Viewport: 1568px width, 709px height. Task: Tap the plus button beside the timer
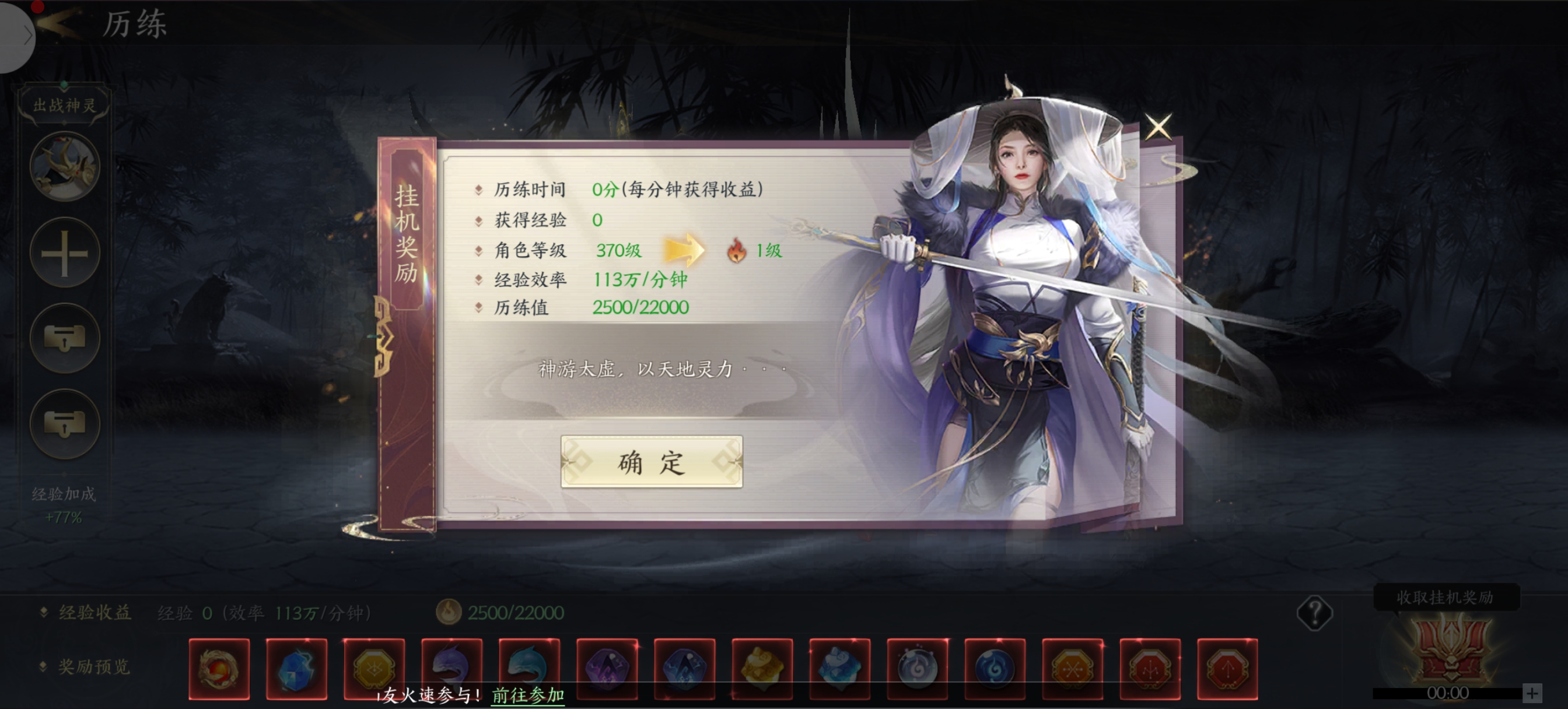click(x=1531, y=693)
